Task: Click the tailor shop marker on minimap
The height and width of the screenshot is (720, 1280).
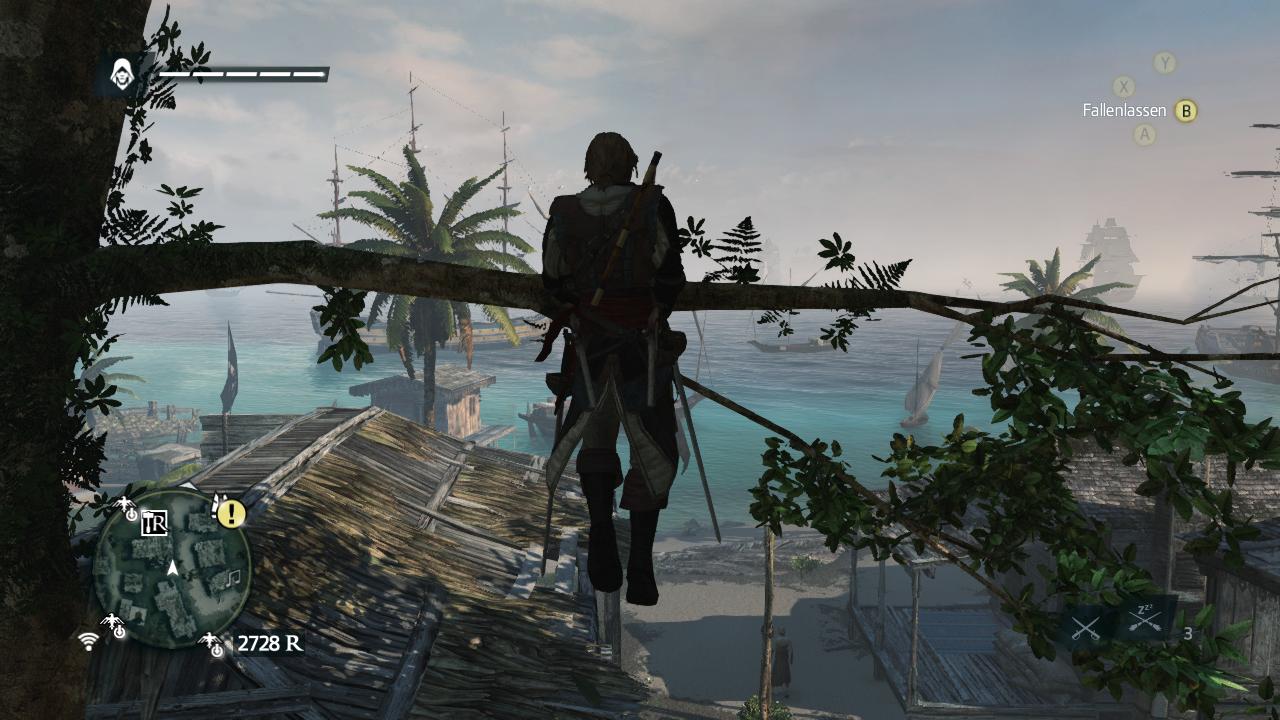Action: tap(154, 523)
